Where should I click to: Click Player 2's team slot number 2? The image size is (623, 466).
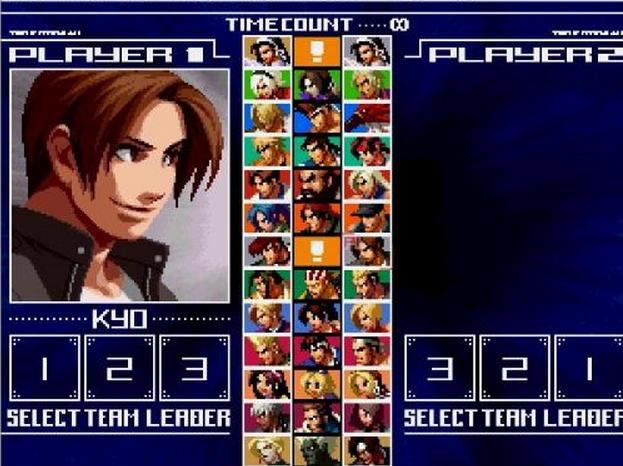[514, 368]
